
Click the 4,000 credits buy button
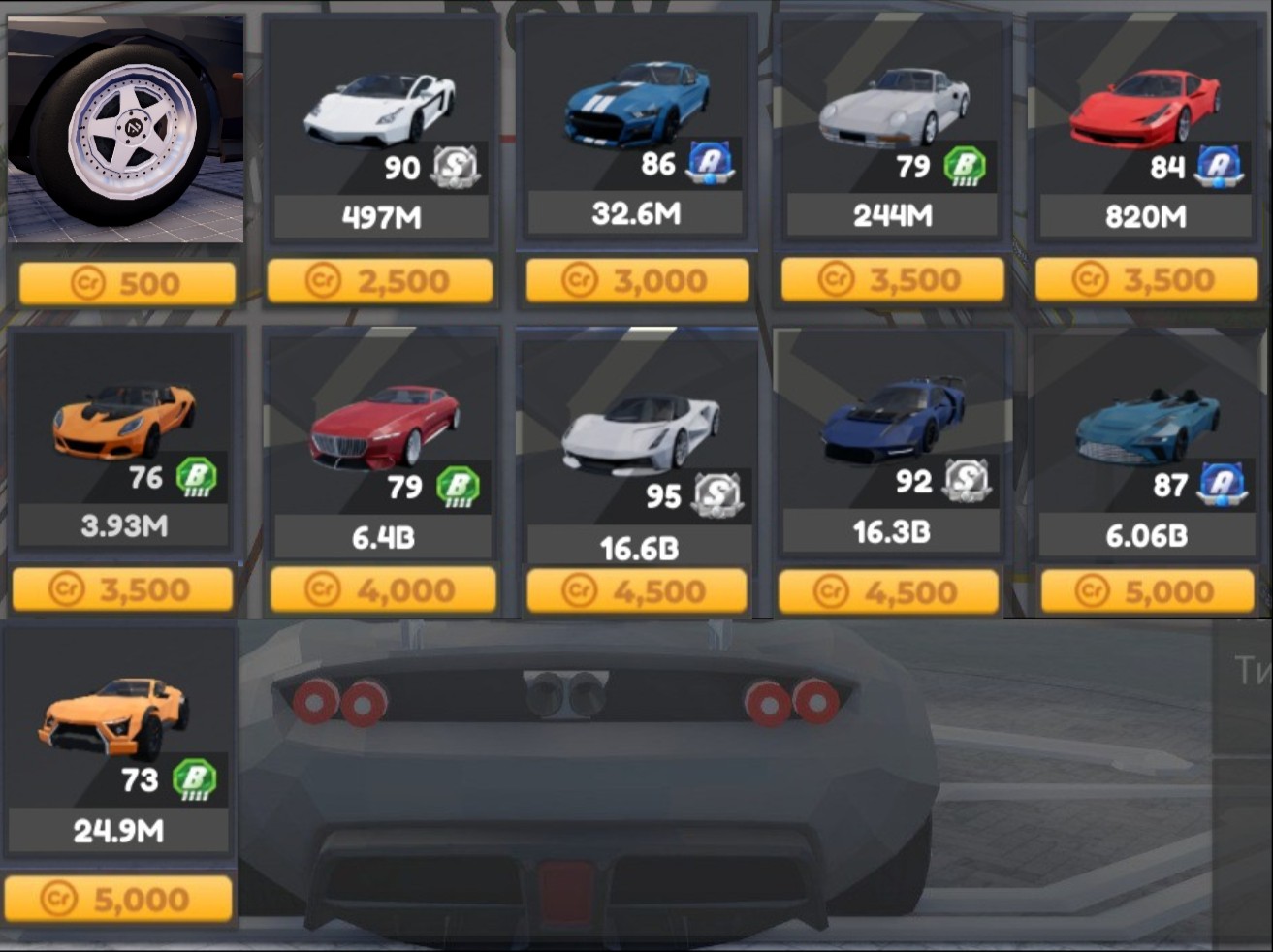[382, 589]
